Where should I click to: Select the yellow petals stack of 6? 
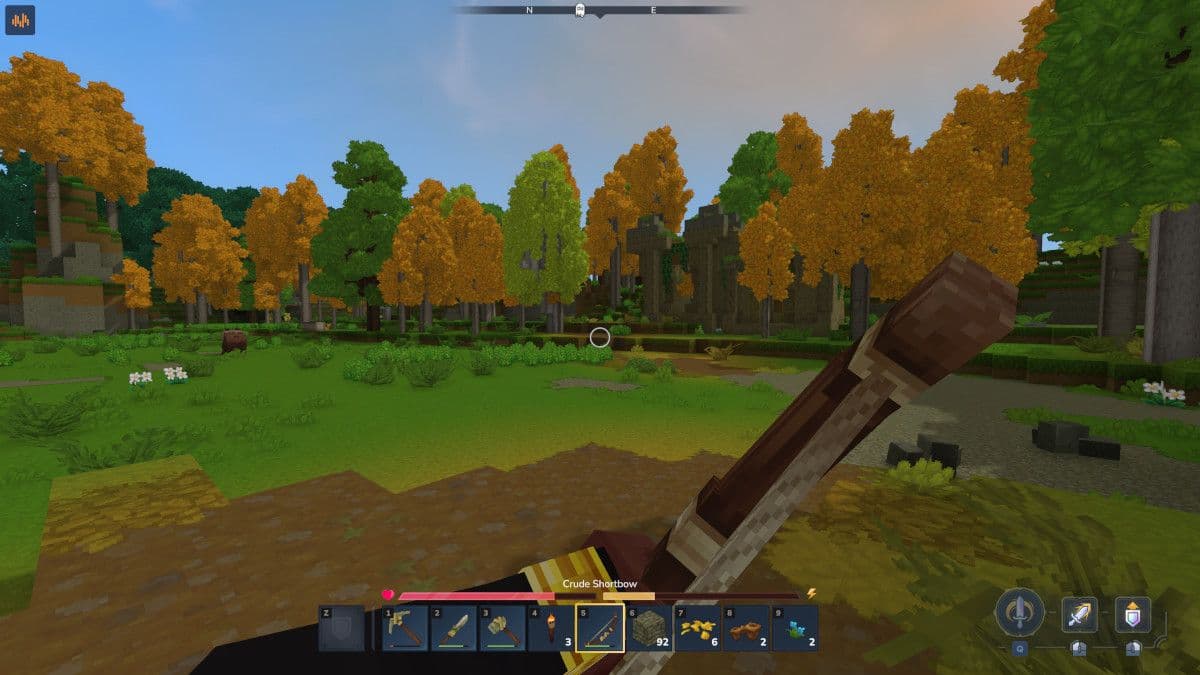697,629
